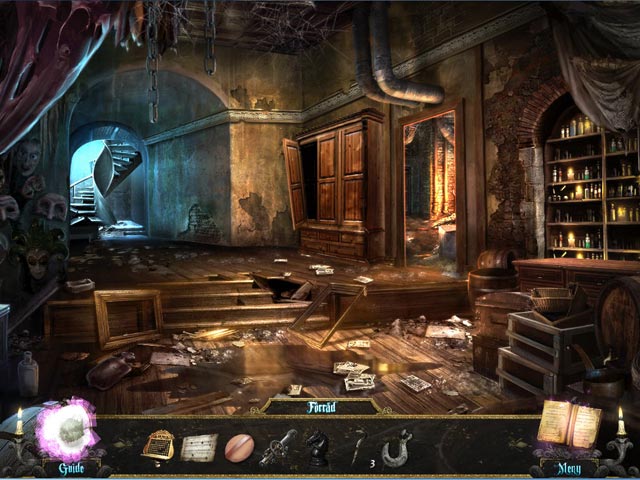Open the glowing journal book
The width and height of the screenshot is (640, 480).
pyautogui.click(x=568, y=424)
